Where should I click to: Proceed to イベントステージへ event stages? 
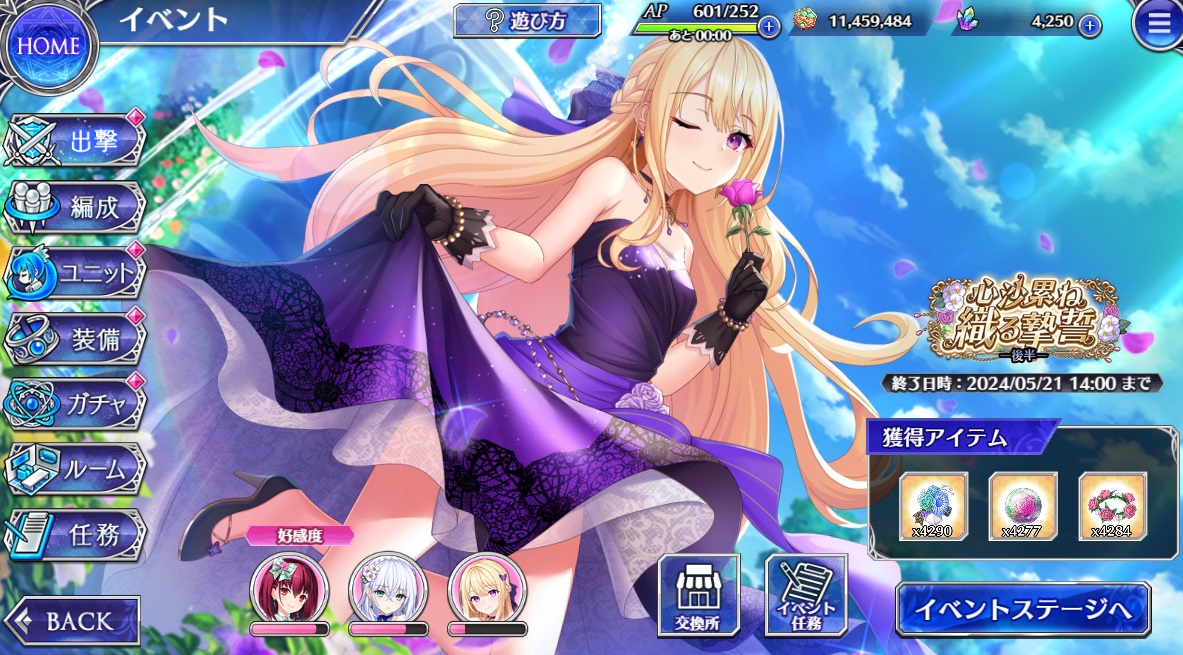coord(1022,608)
